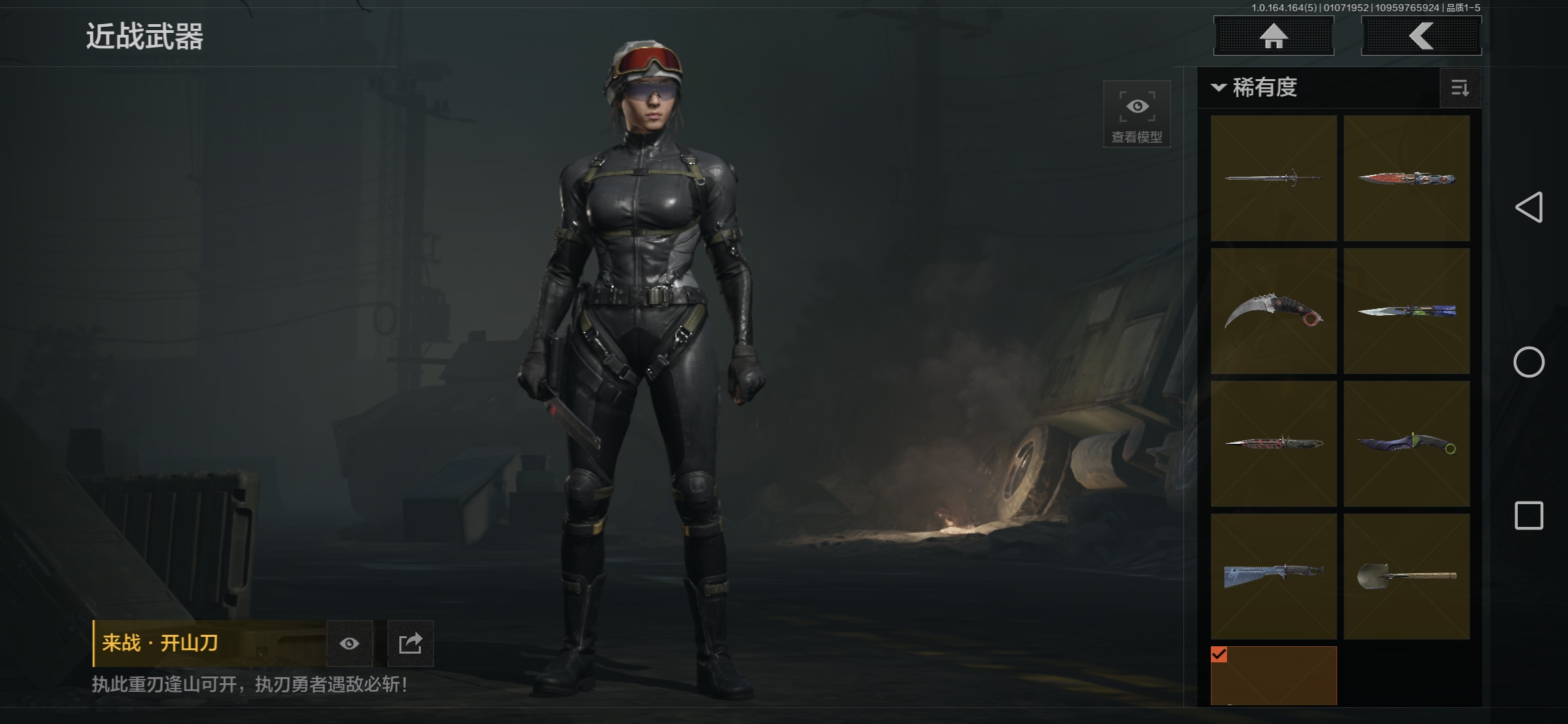The image size is (1568, 724).
Task: Select the karambit claw knife
Action: pyautogui.click(x=1273, y=311)
